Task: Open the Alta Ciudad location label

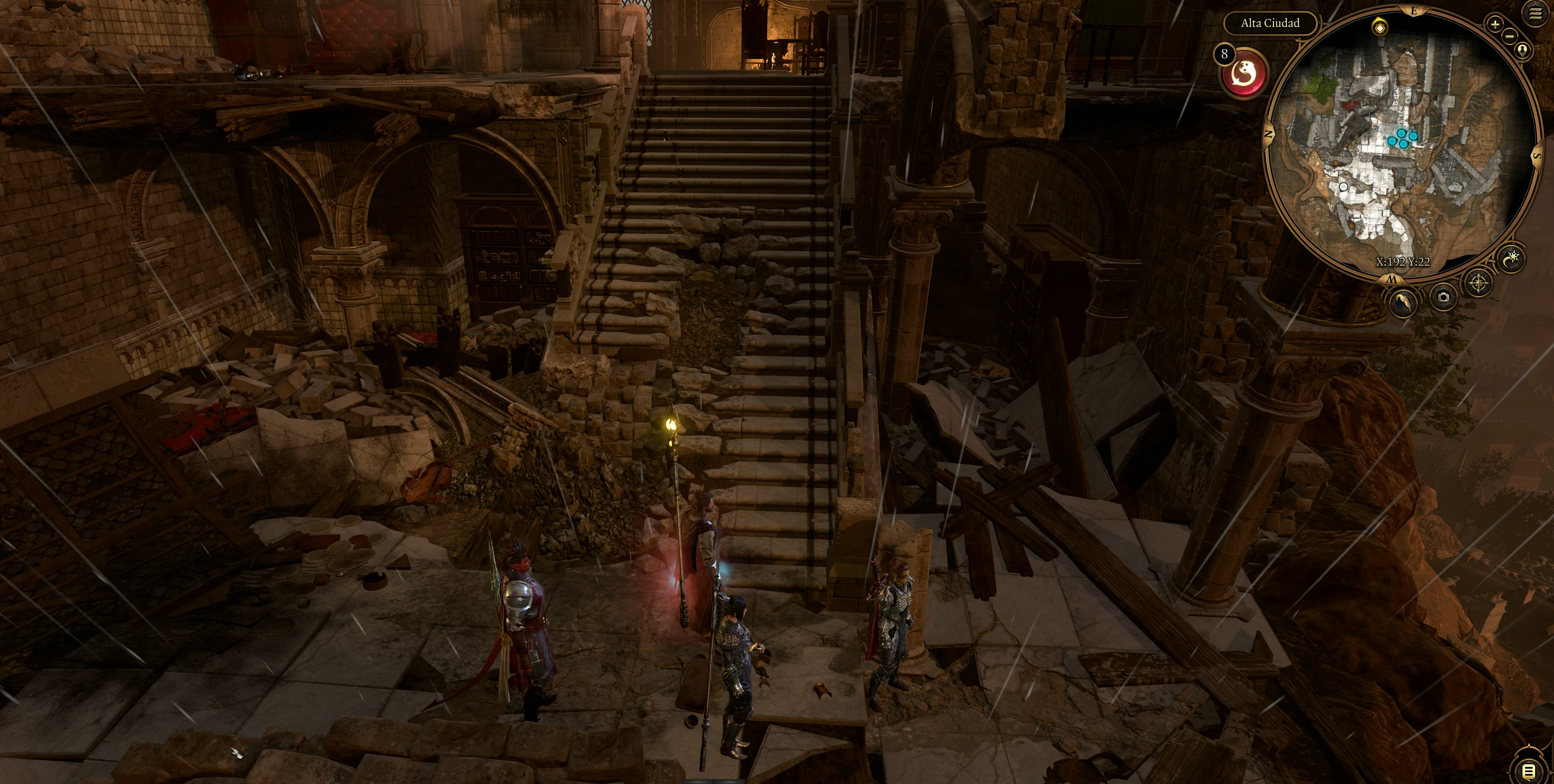Action: pos(1270,23)
